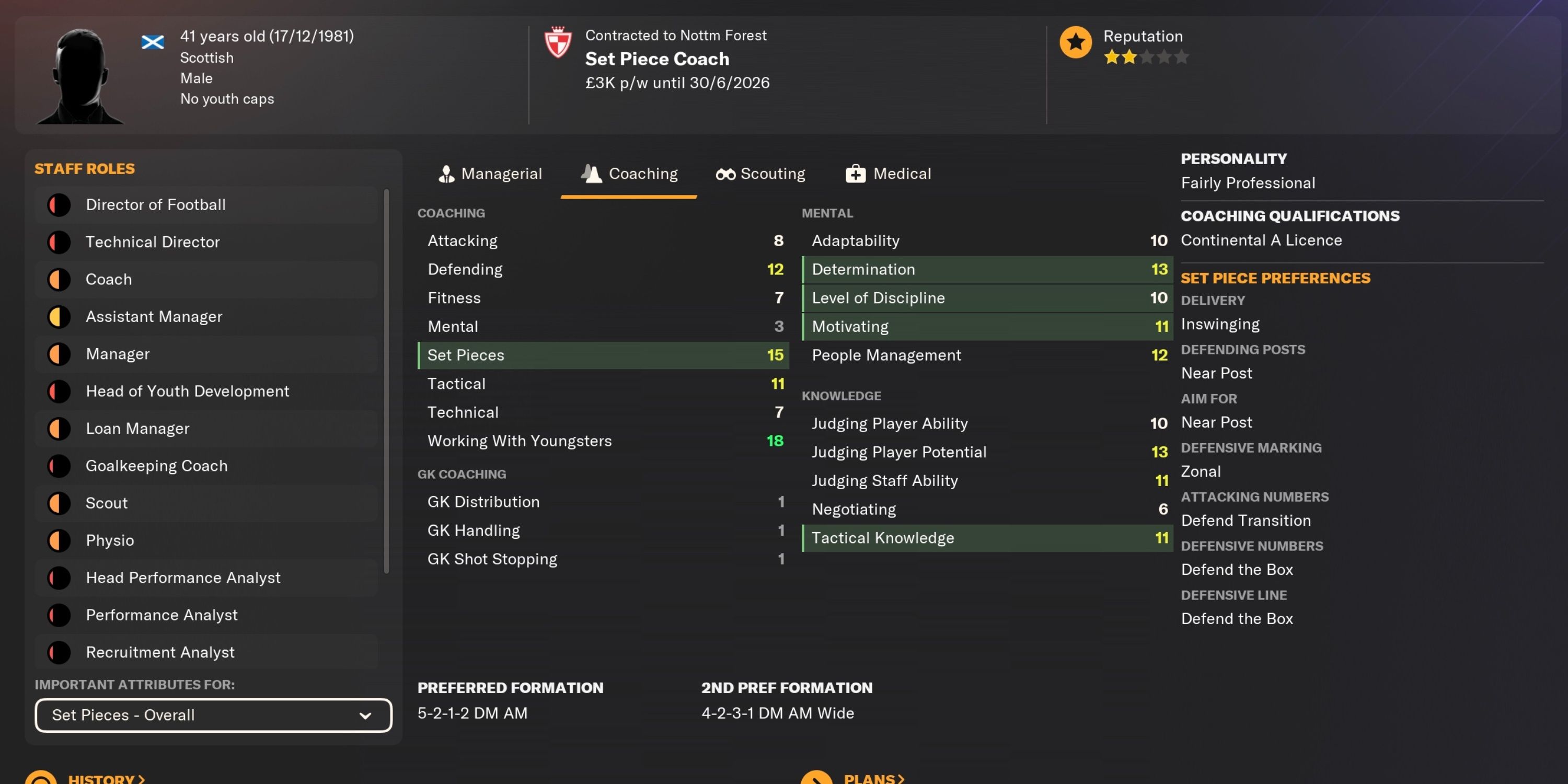The image size is (1568, 784).
Task: Click the Medical briefcase icon
Action: point(855,174)
